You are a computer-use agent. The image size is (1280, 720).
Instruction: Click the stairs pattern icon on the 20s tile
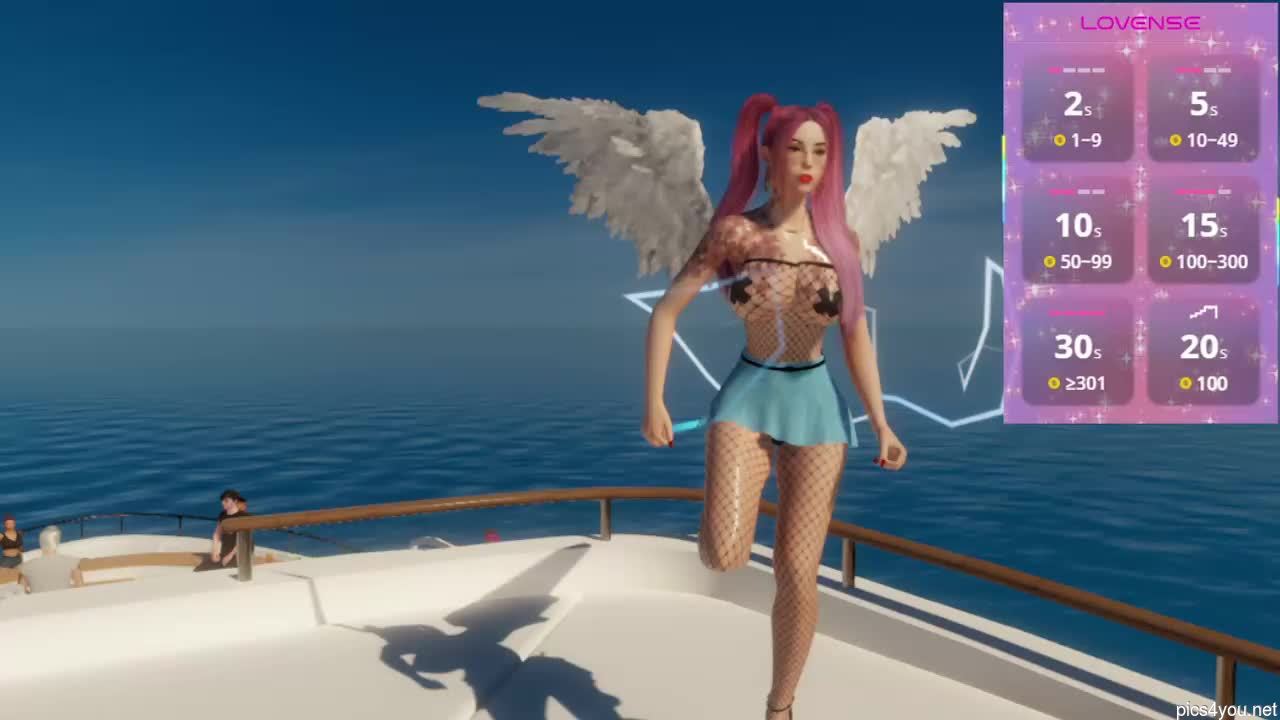(1205, 312)
